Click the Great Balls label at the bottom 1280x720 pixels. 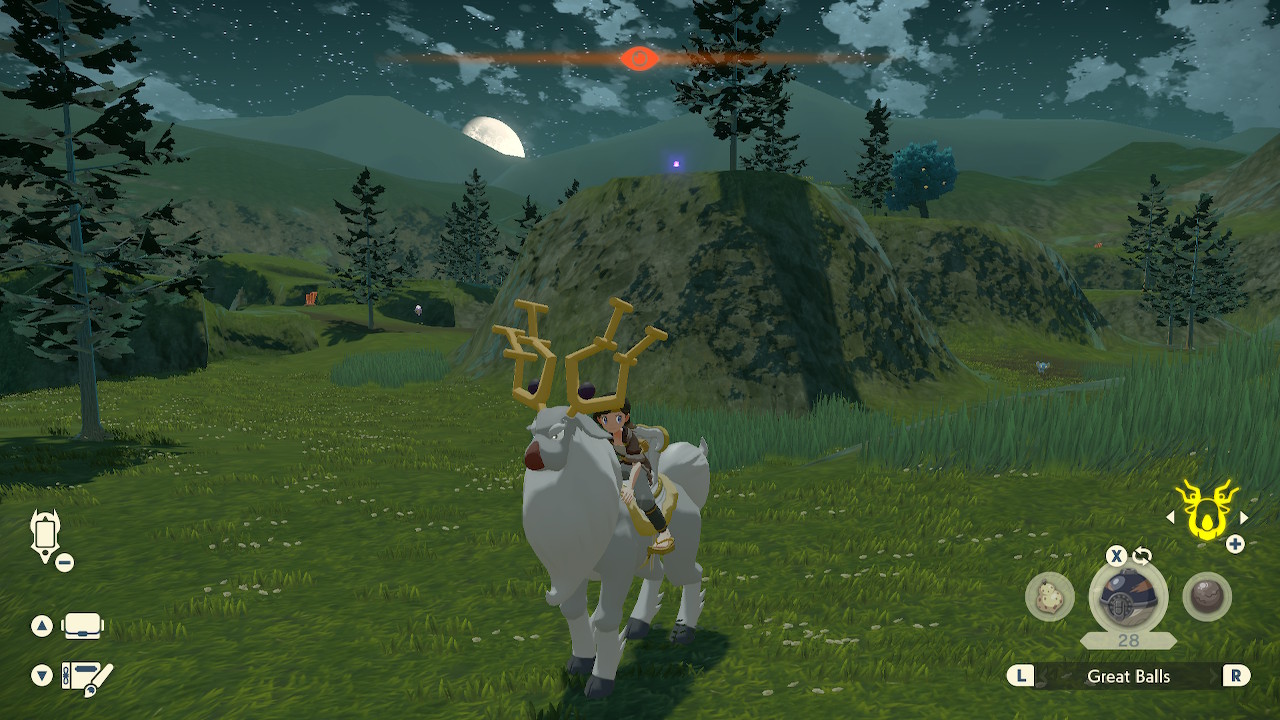pos(1130,676)
